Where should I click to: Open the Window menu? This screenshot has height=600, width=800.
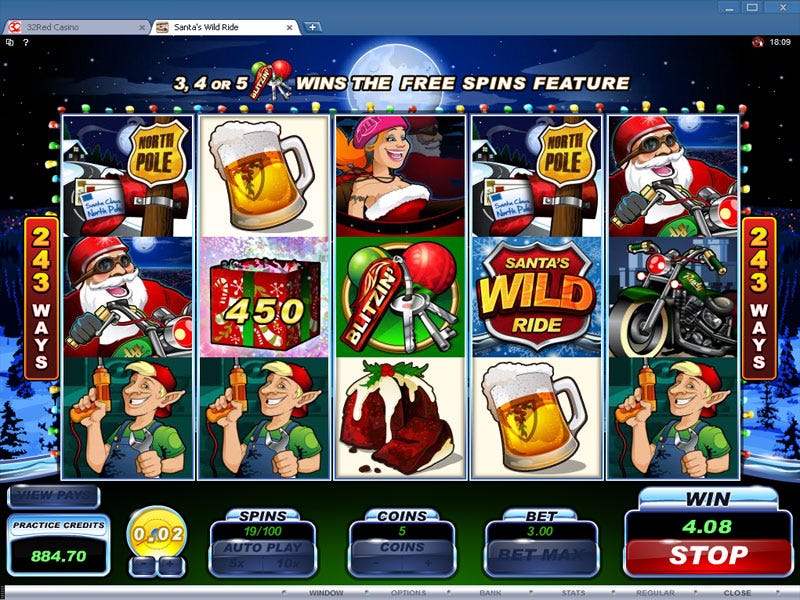326,593
